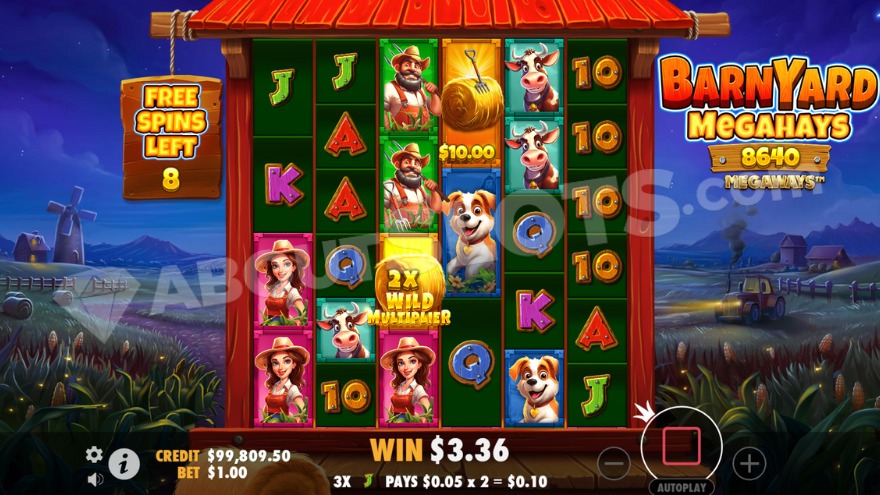Open the Autoplay options
The image size is (880, 495).
[681, 487]
